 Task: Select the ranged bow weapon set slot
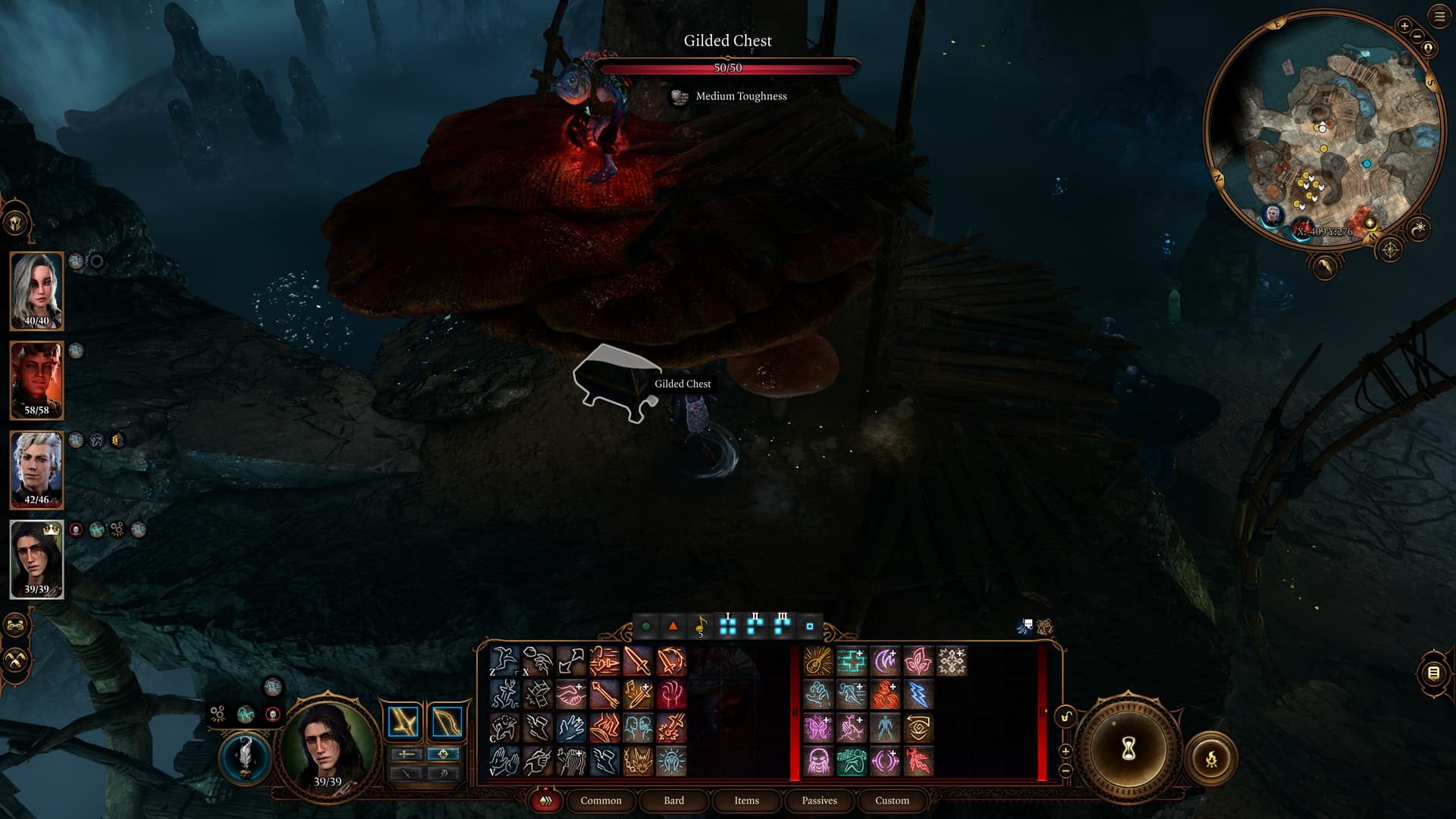point(446,722)
